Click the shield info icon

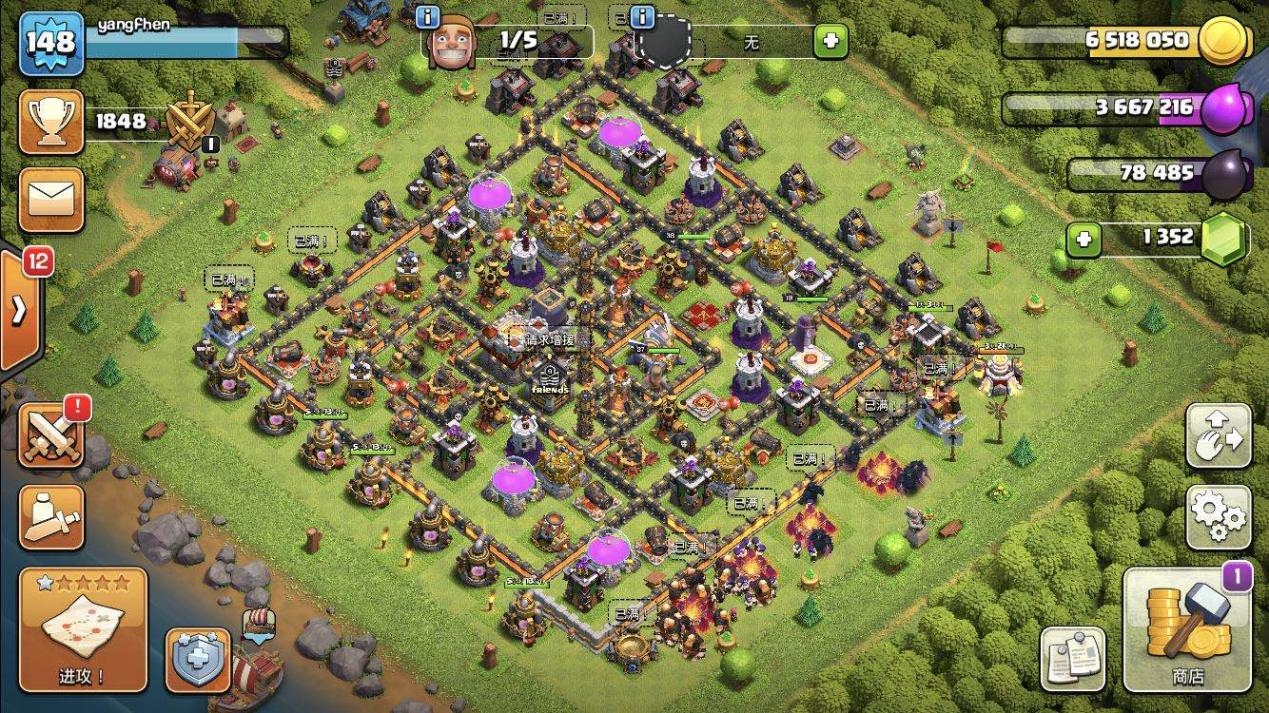(x=642, y=17)
